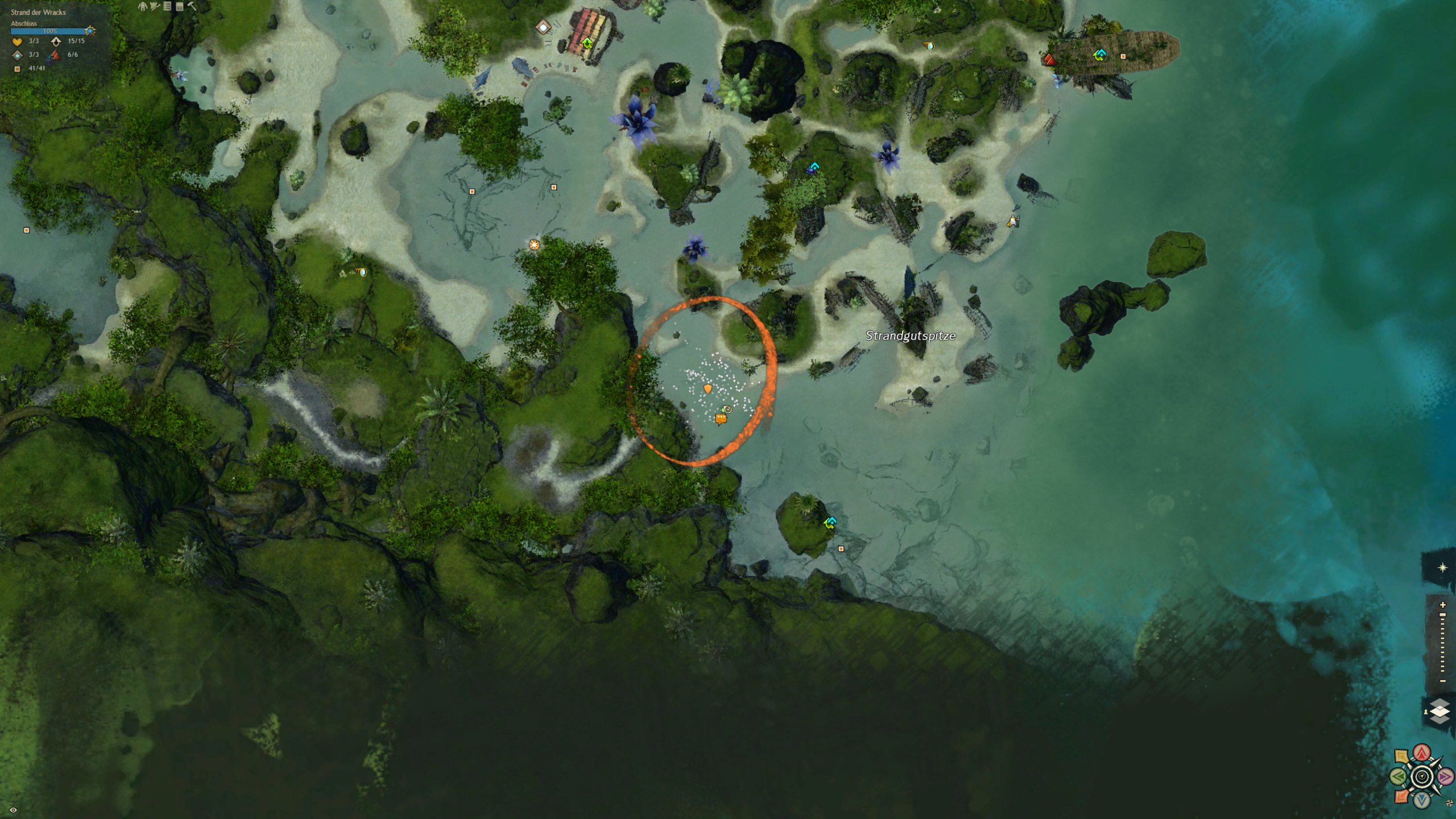Click the calendar icon in the map toolbar
Screen dimensions: 1456x819
click(180, 6)
